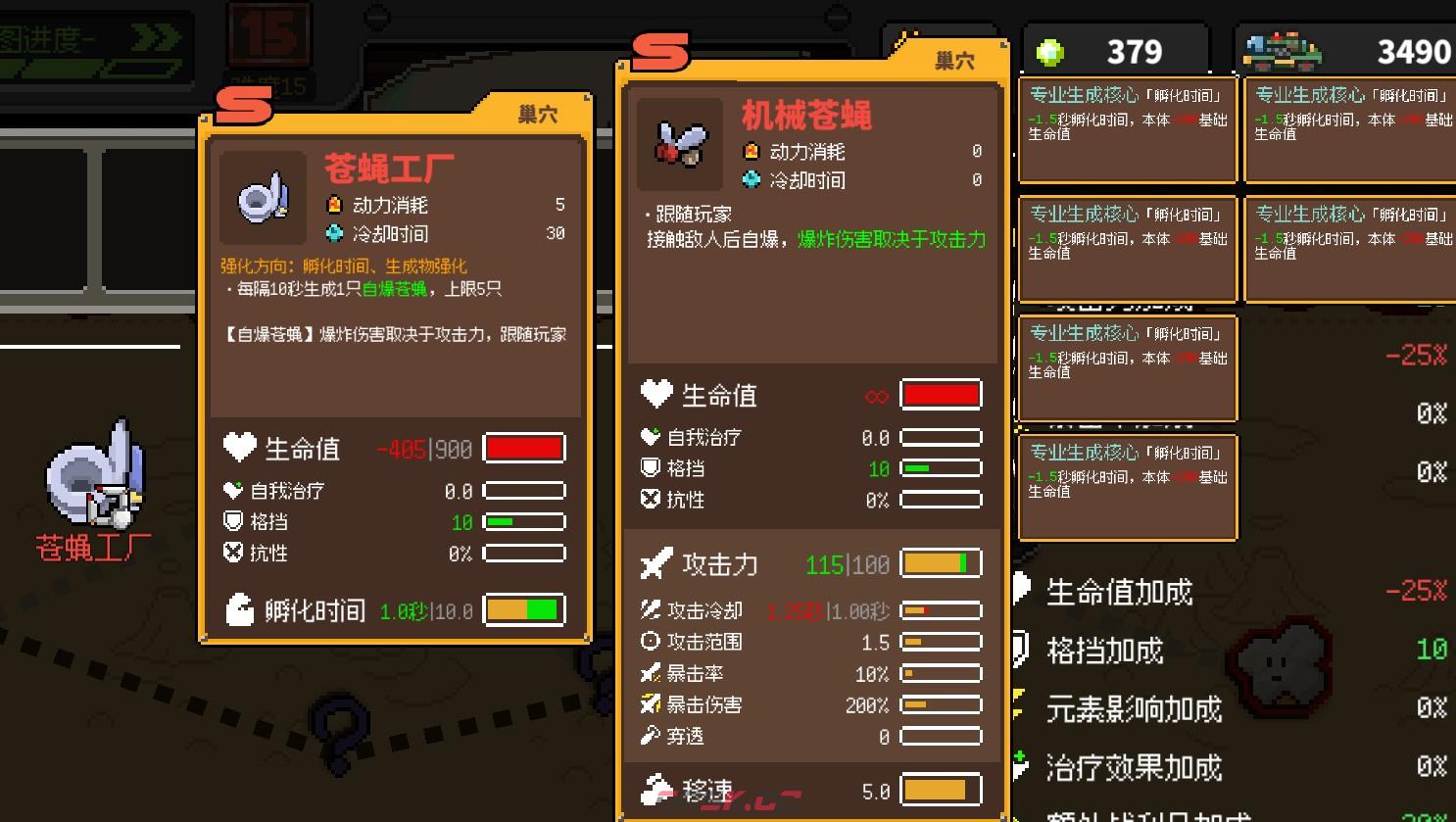The width and height of the screenshot is (1456, 822).
Task: Click the 动力消耗 icon on the 机械苍蝇 panel
Action: point(751,152)
